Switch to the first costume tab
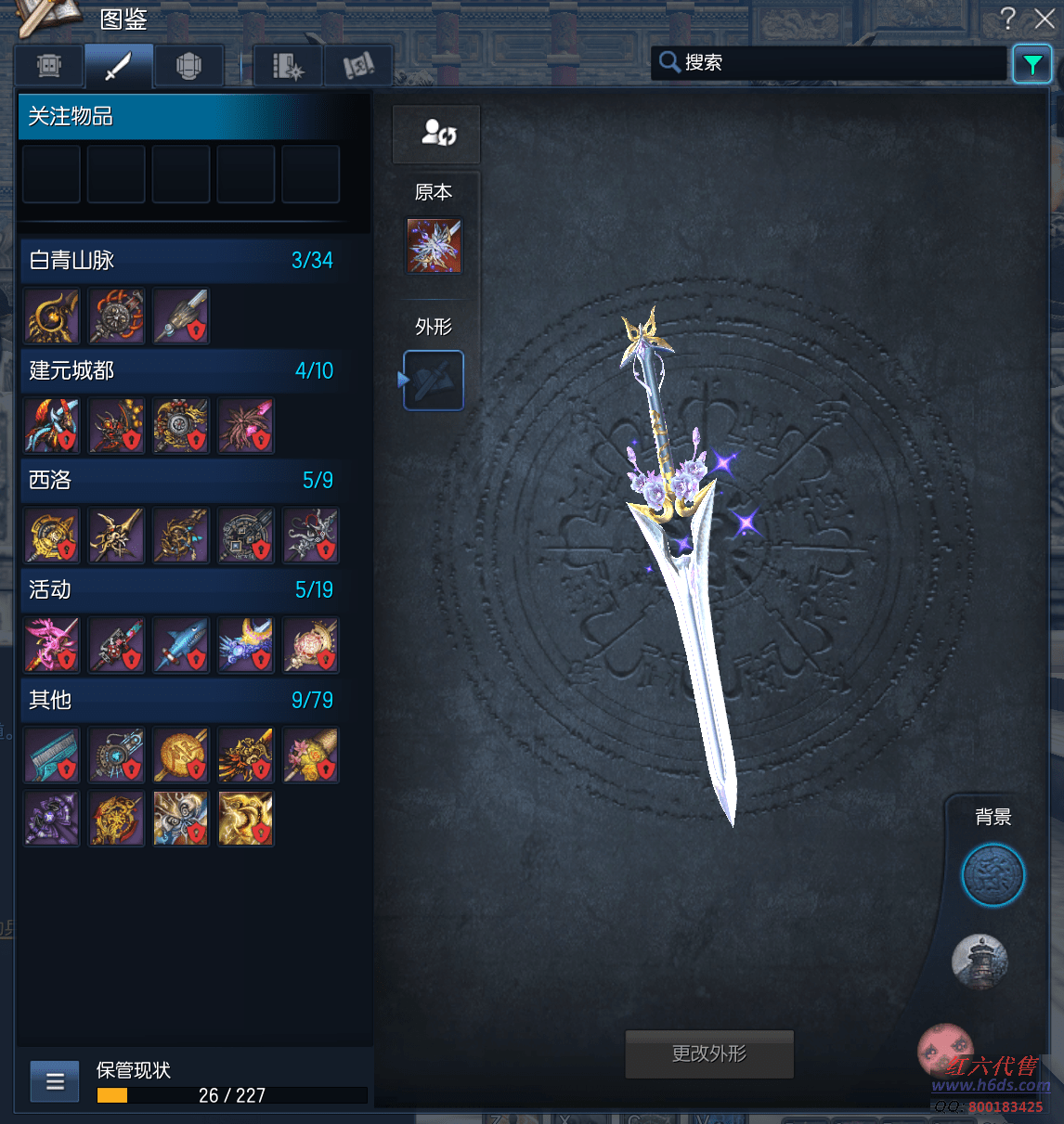 point(49,66)
